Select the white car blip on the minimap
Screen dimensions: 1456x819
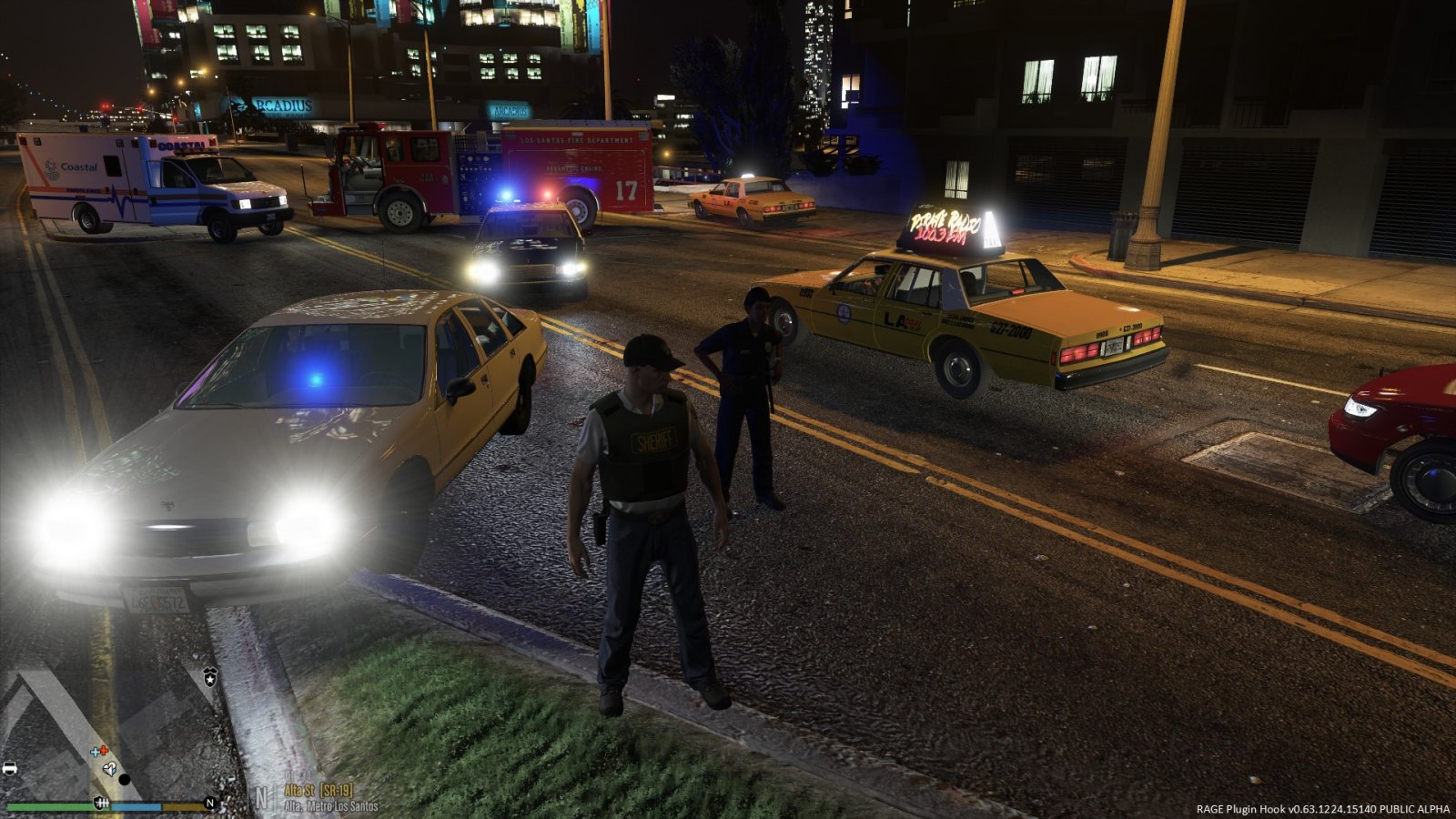tap(9, 768)
